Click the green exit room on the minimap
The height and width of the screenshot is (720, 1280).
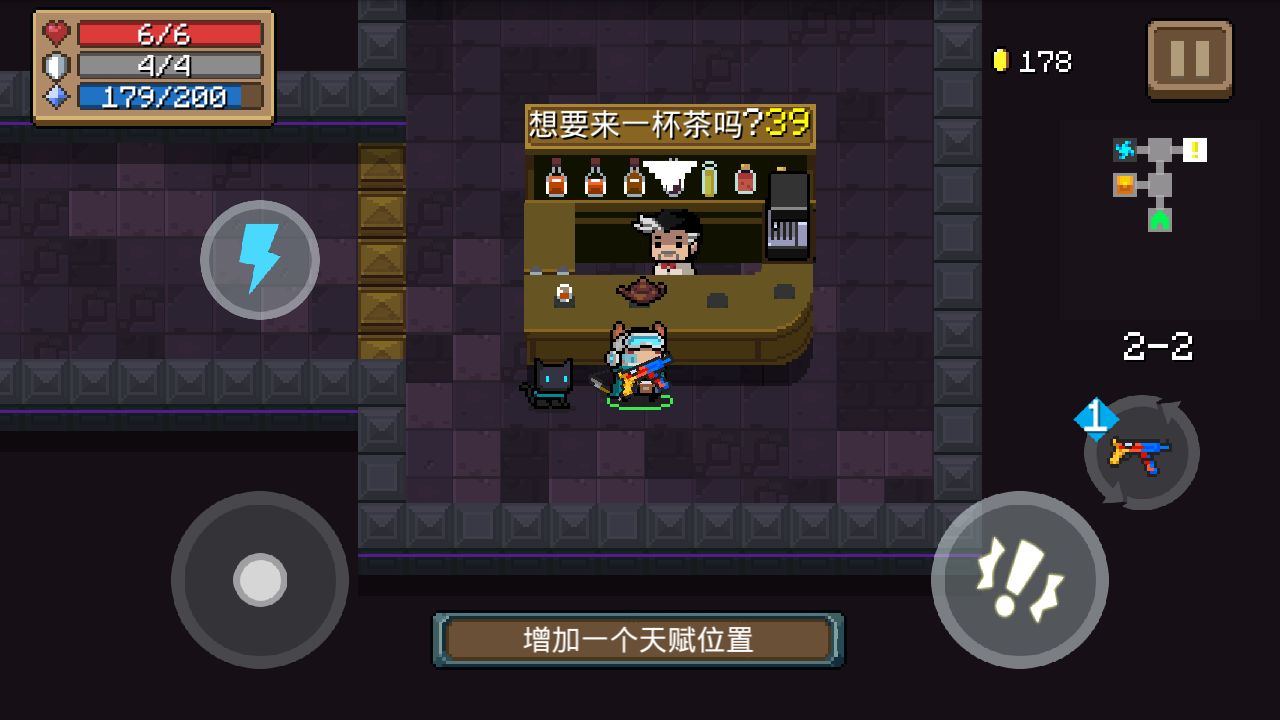point(1160,220)
